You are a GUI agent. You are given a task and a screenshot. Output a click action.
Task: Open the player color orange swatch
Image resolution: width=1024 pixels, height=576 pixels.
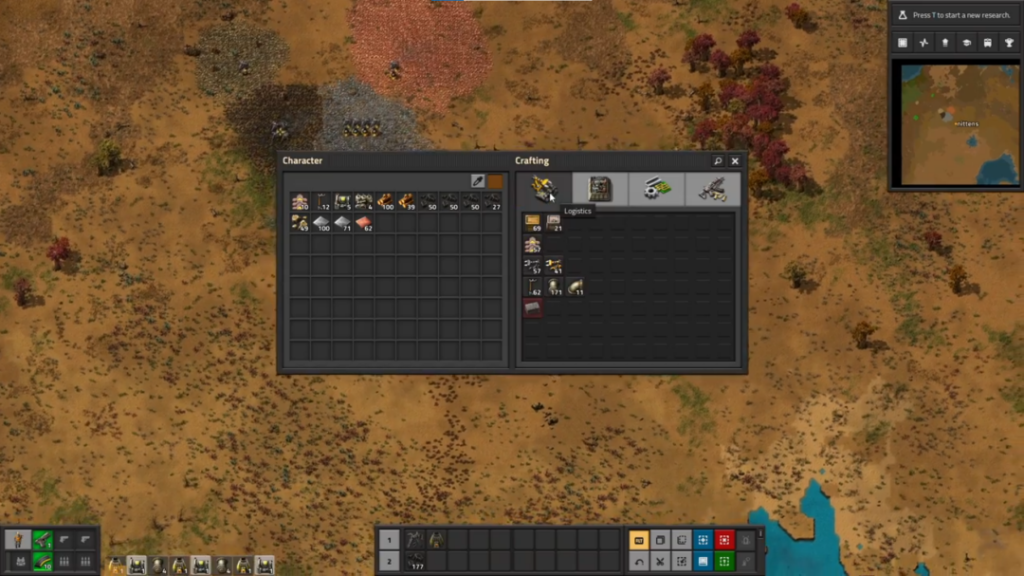tap(495, 181)
